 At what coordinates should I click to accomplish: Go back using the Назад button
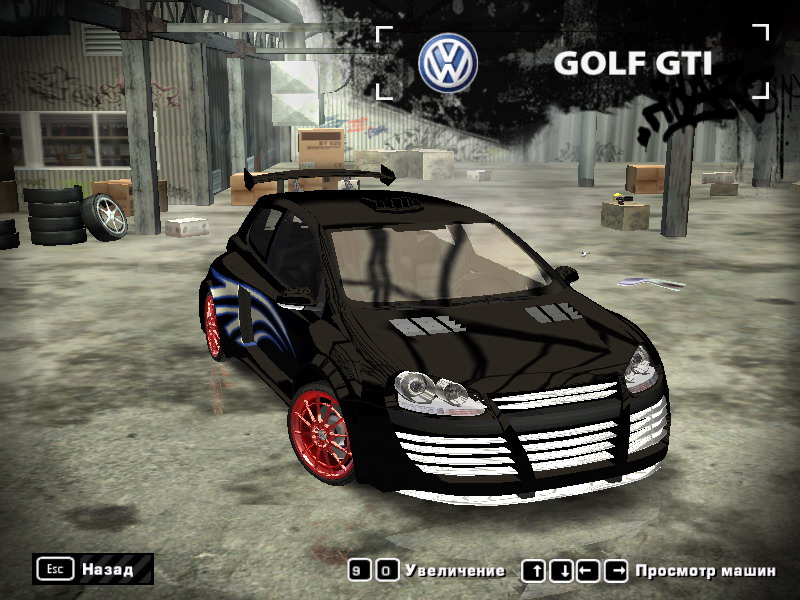(93, 569)
